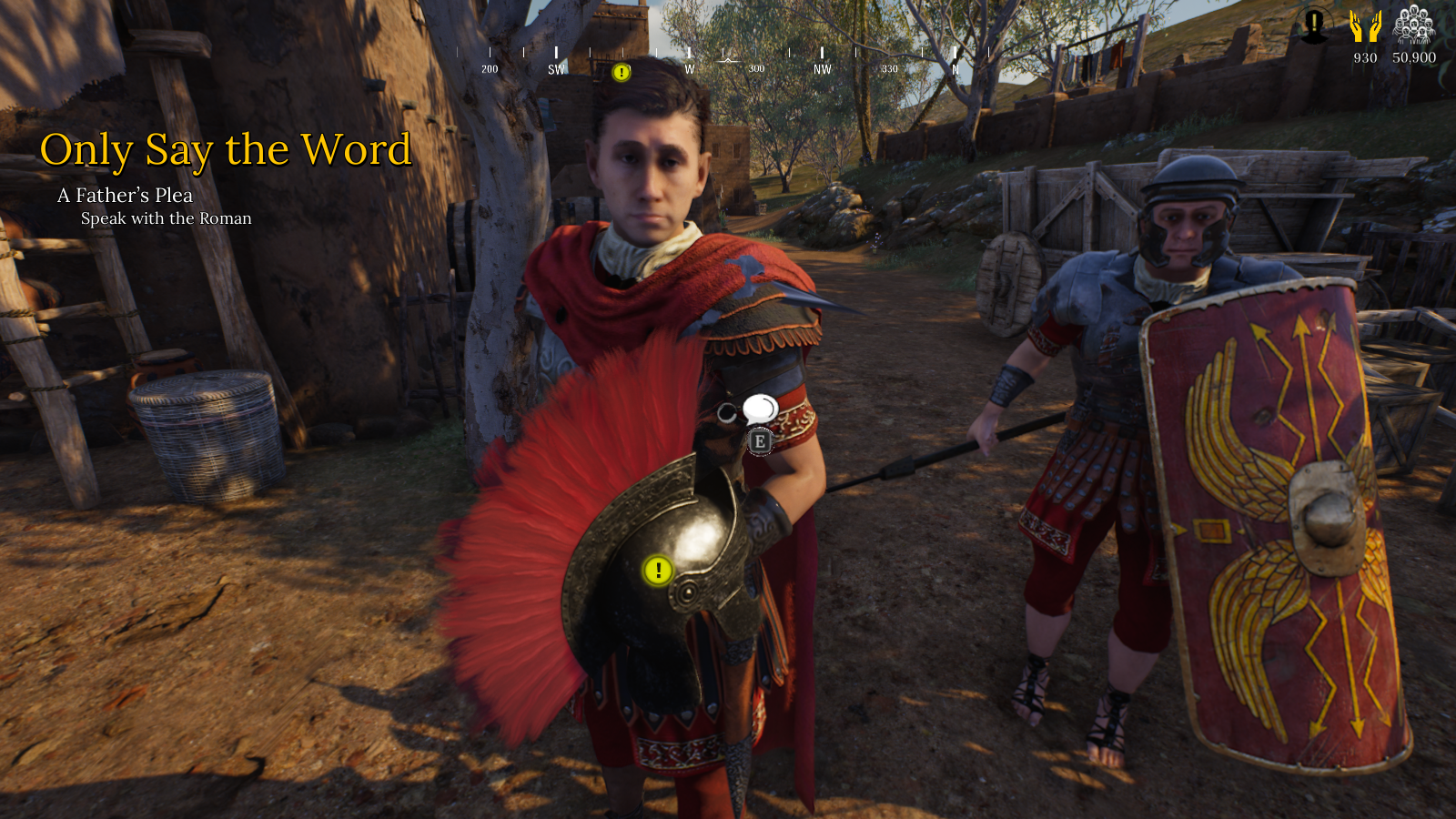Click the speech bubble talk icon
Image resolution: width=1456 pixels, height=819 pixels.
tap(759, 409)
